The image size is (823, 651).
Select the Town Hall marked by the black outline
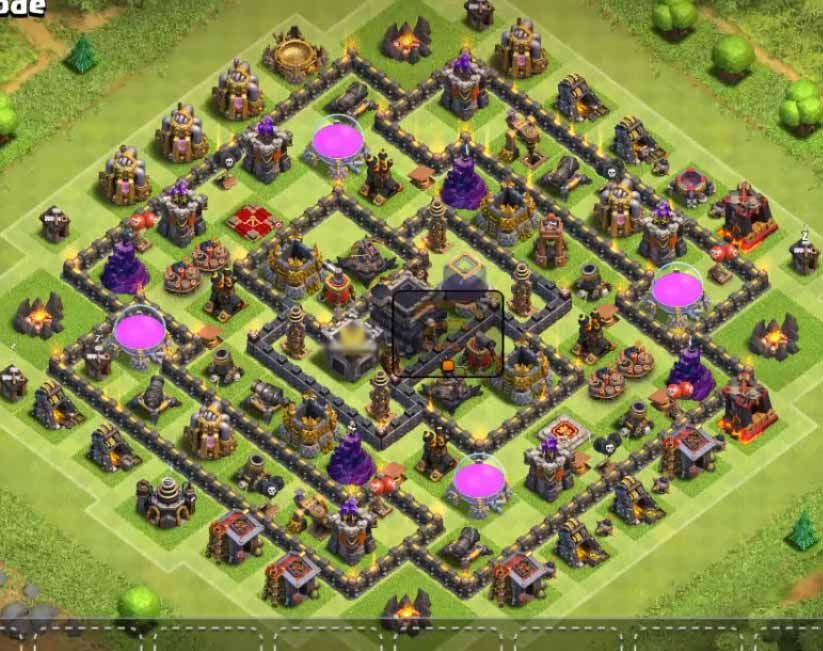click(x=446, y=334)
